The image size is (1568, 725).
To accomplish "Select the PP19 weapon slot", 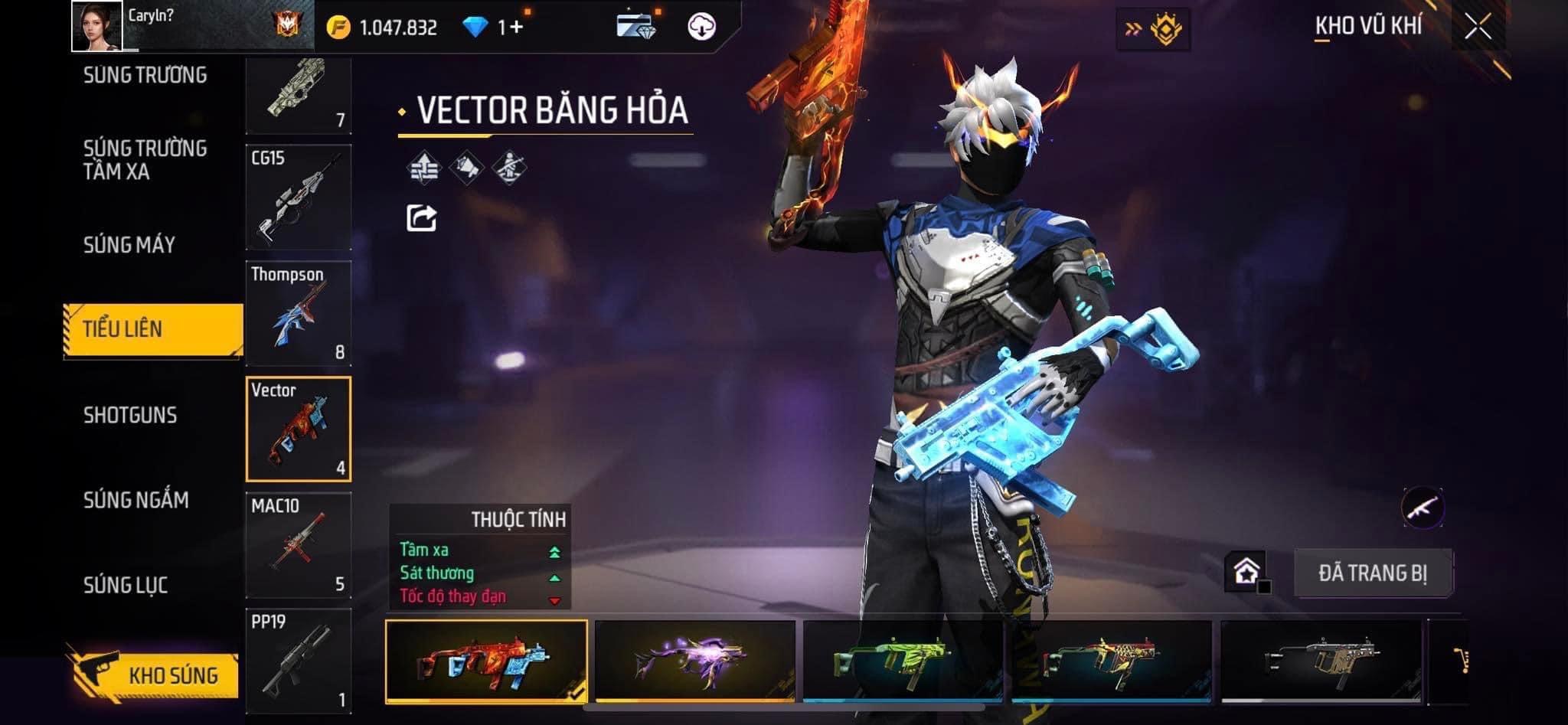I will [x=299, y=661].
